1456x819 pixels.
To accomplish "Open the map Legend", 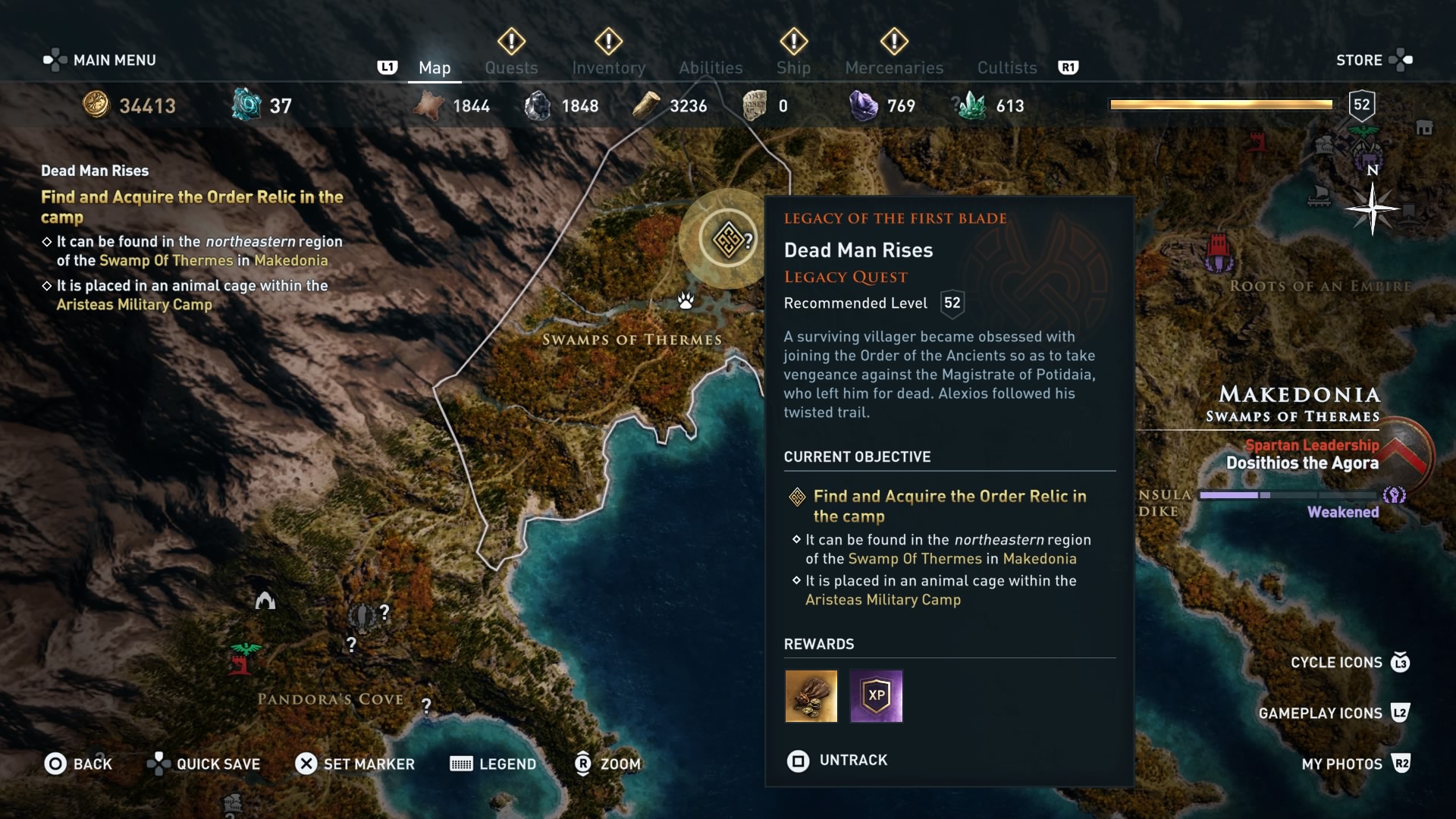I will coord(493,764).
